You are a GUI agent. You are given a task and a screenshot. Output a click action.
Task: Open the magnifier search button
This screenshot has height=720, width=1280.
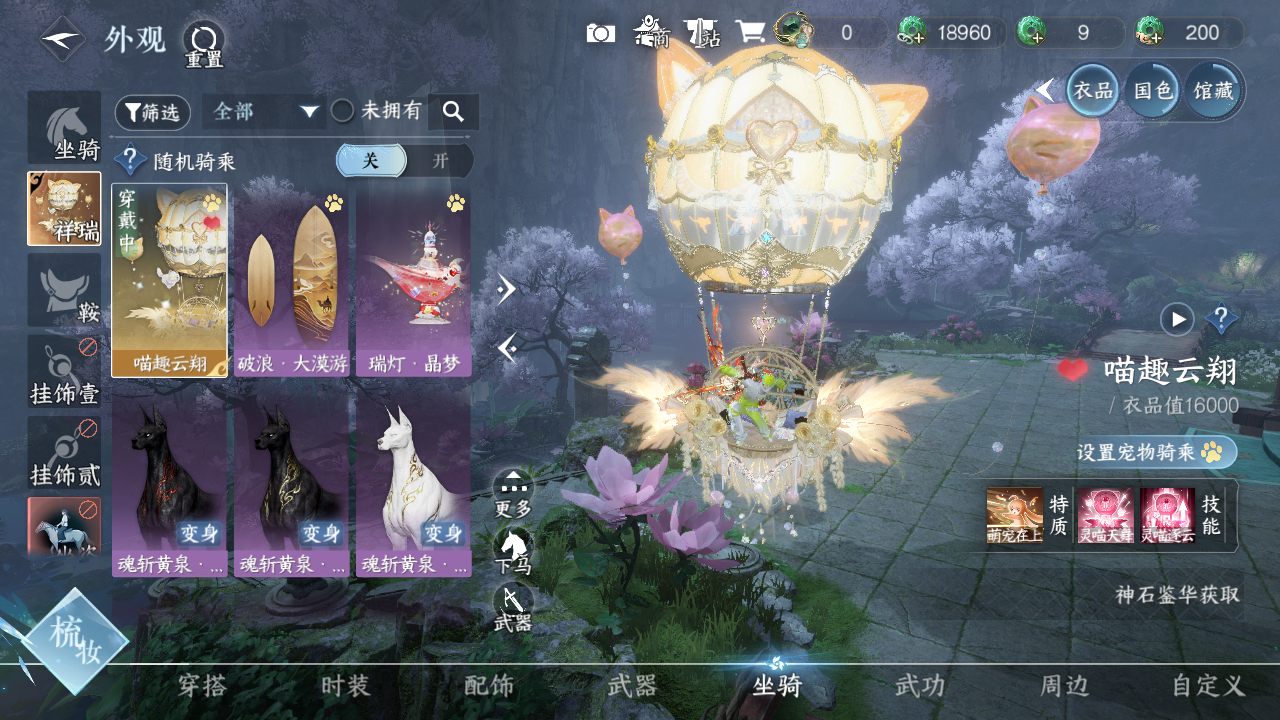tap(453, 112)
